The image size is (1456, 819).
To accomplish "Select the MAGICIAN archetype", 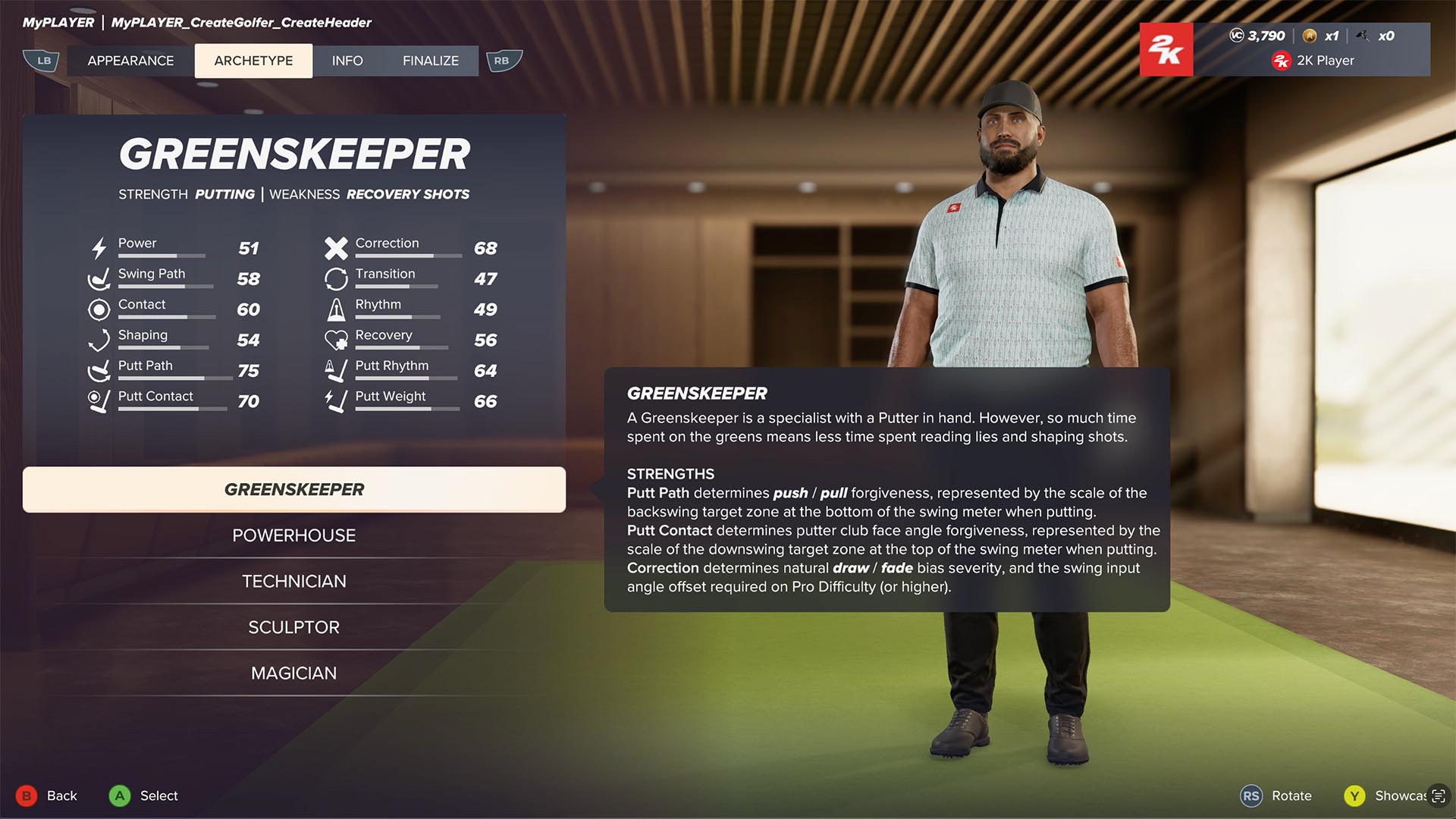I will click(x=294, y=673).
